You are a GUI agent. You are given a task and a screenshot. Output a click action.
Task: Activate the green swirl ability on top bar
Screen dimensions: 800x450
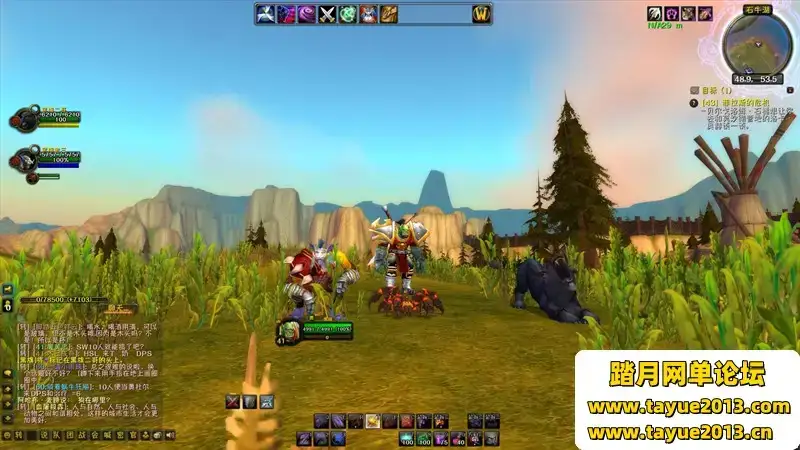pos(347,14)
